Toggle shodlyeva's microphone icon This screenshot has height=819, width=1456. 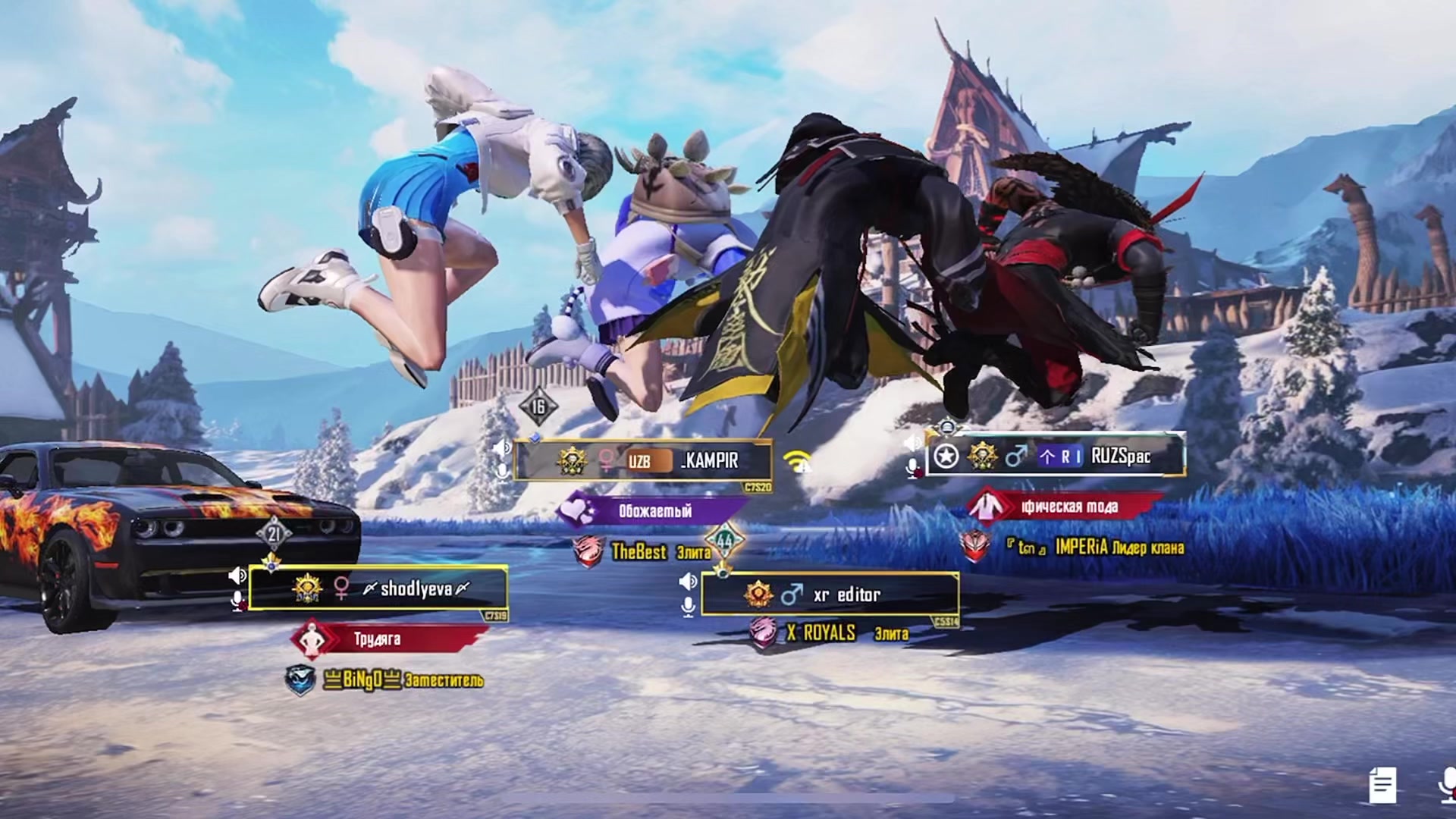237,601
